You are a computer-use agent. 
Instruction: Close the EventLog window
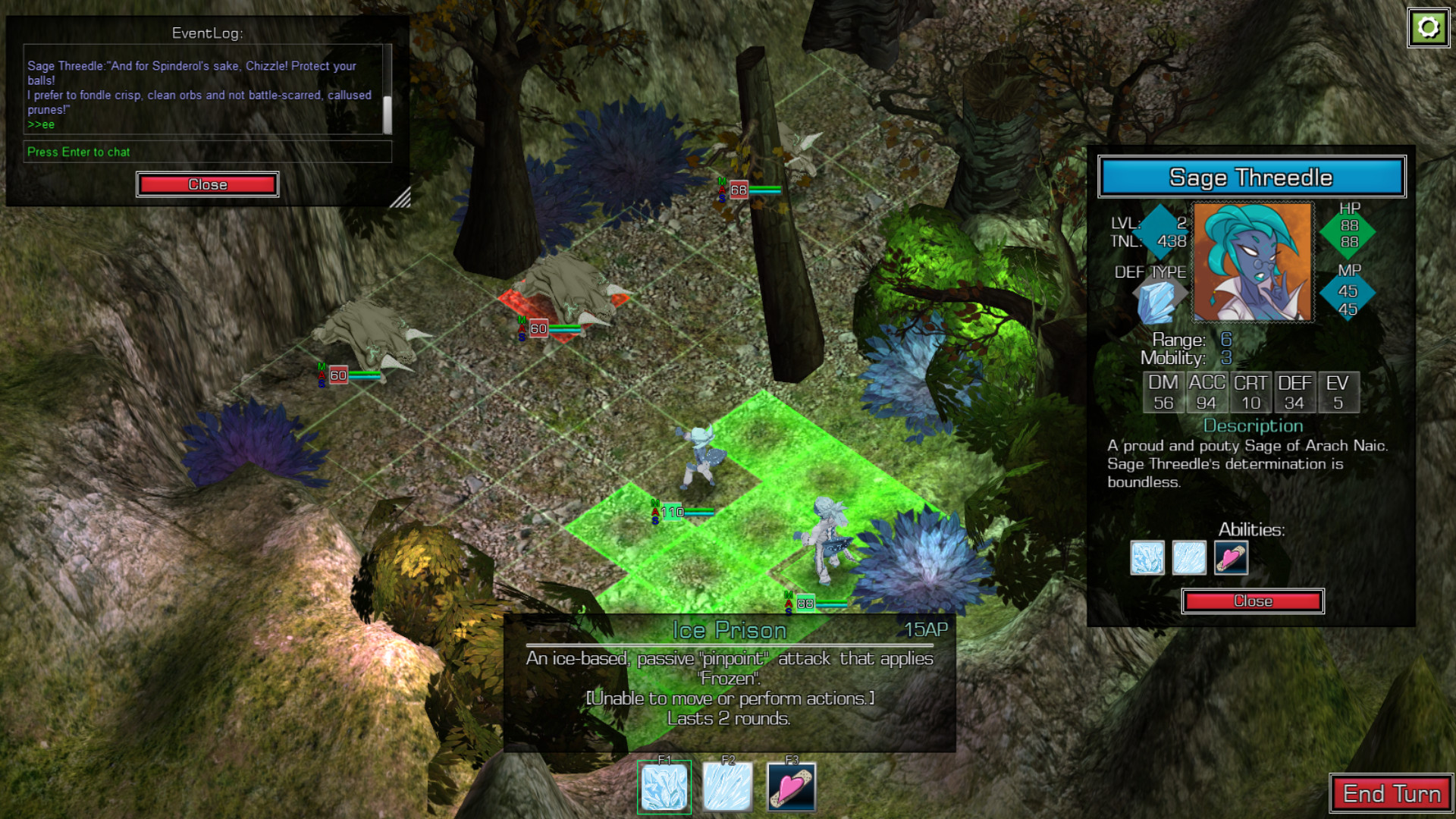pos(207,184)
